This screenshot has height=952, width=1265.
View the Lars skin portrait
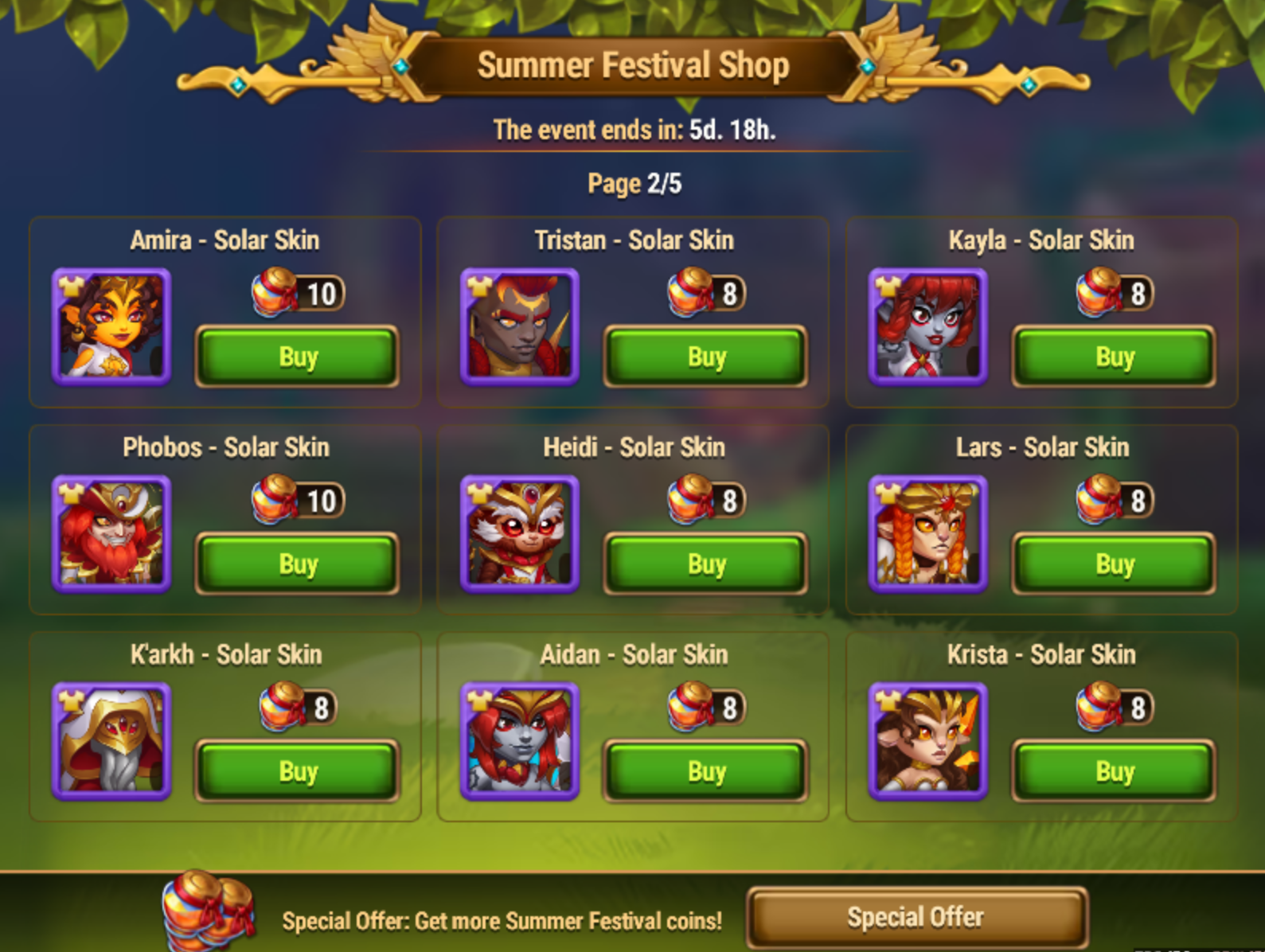pyautogui.click(x=928, y=533)
